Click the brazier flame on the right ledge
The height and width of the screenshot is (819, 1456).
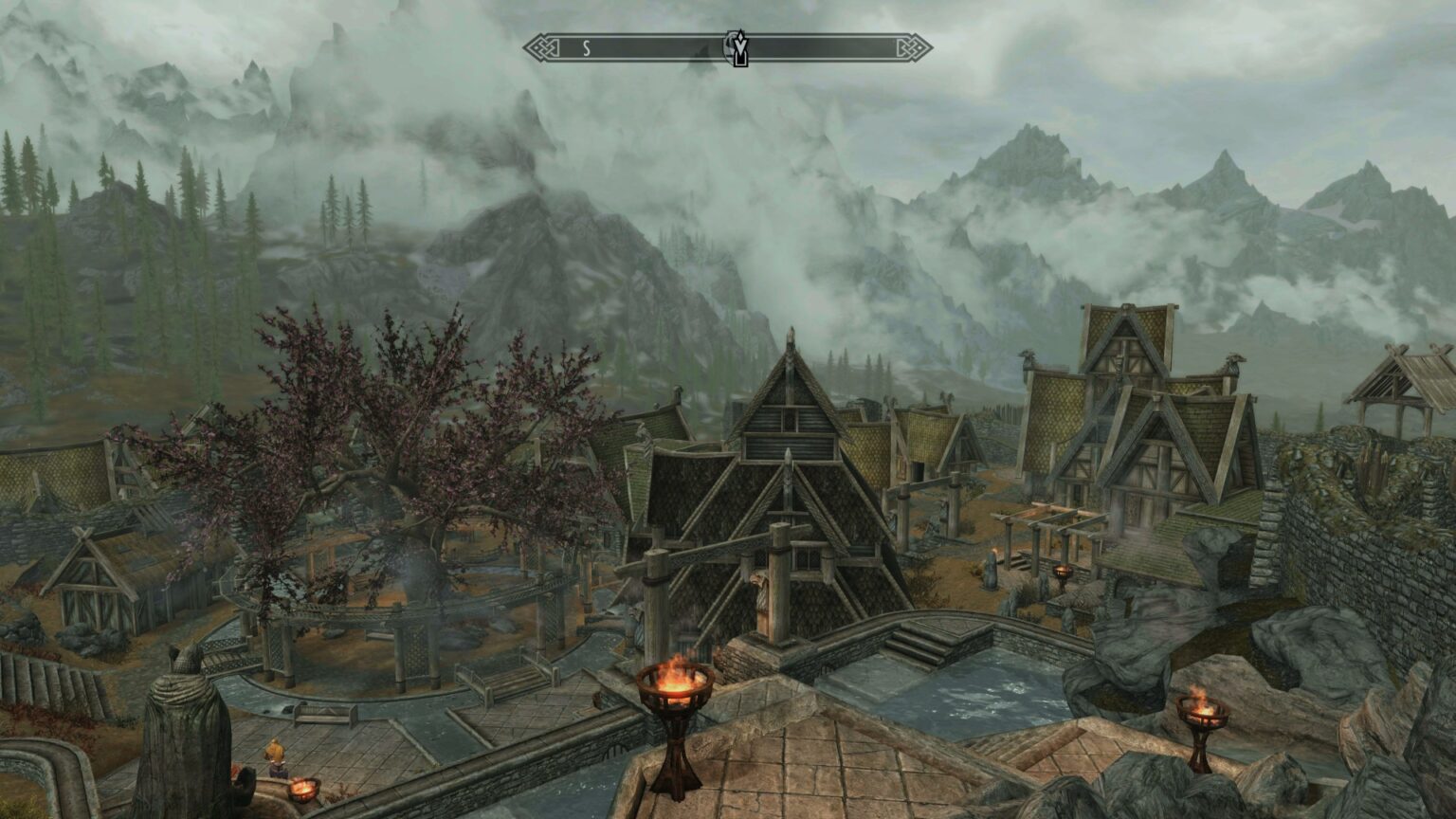[1204, 706]
